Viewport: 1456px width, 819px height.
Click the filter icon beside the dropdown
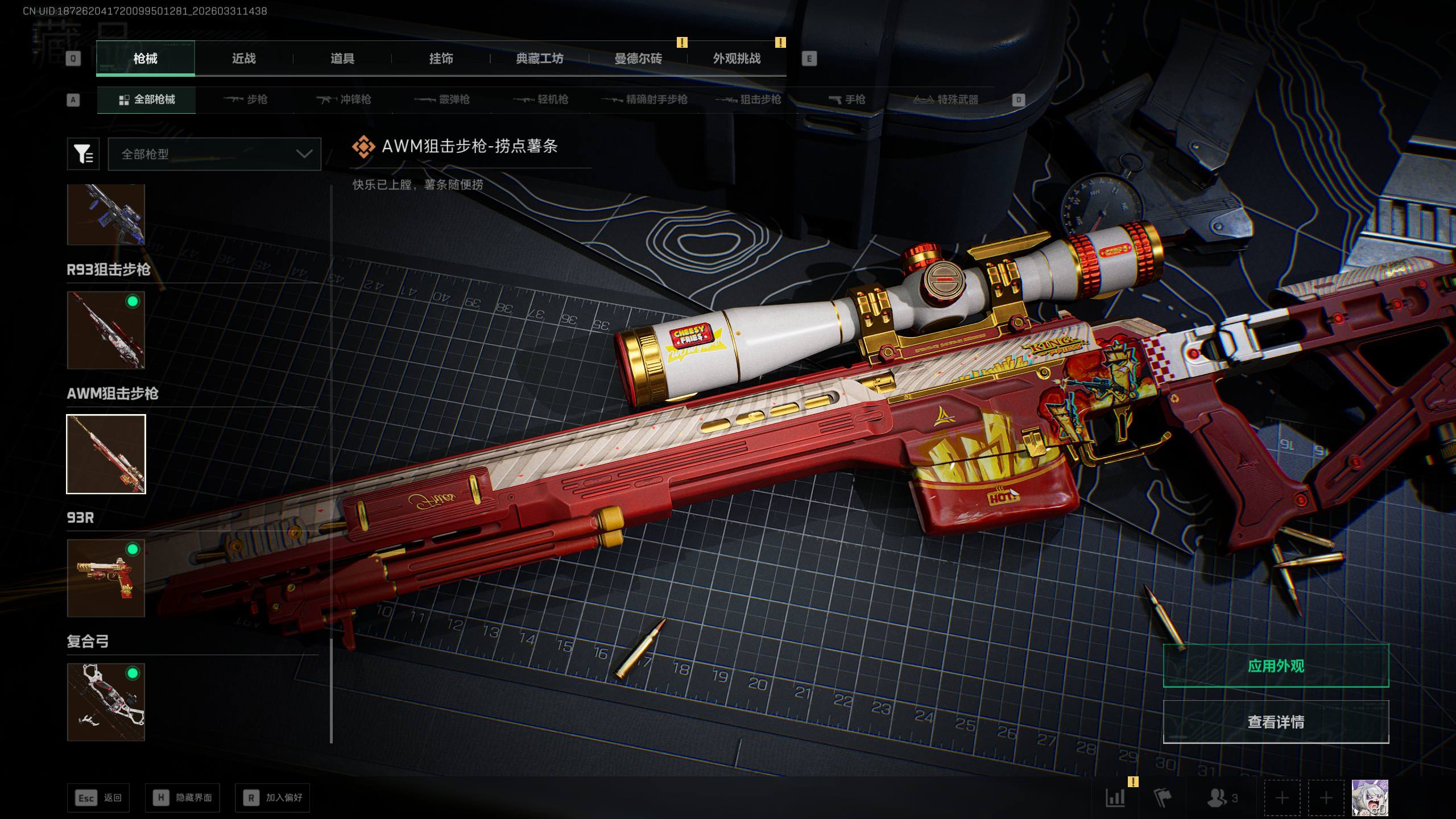coord(83,154)
